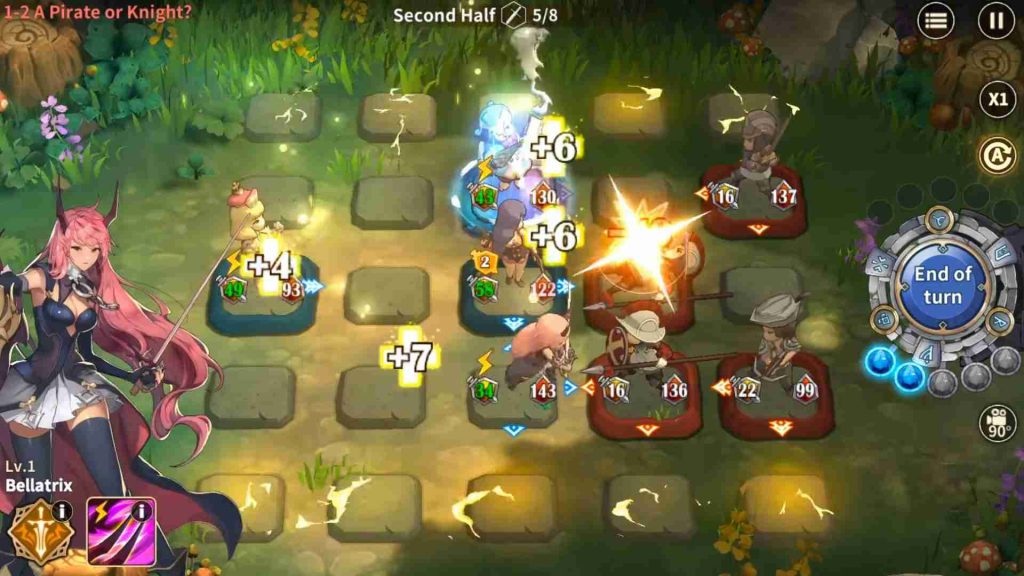End the current turn
Viewport: 1024px width, 576px height.
pyautogui.click(x=942, y=285)
